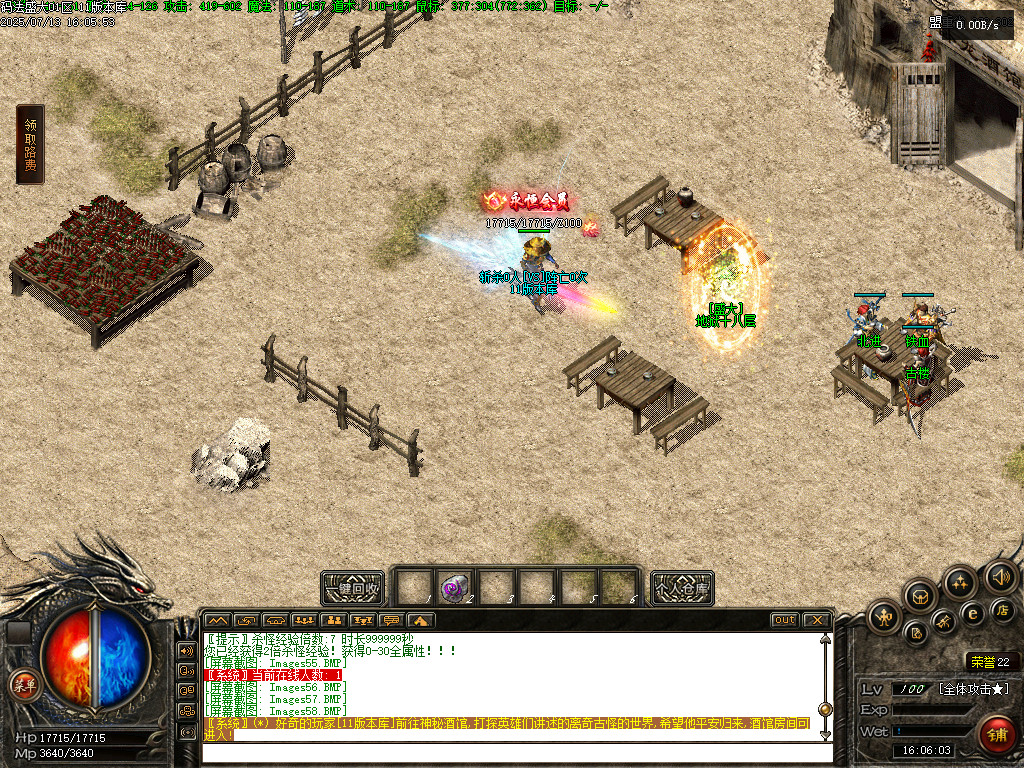Click the 一键回收 one-key recycle button
The image size is (1024, 768).
tap(352, 588)
